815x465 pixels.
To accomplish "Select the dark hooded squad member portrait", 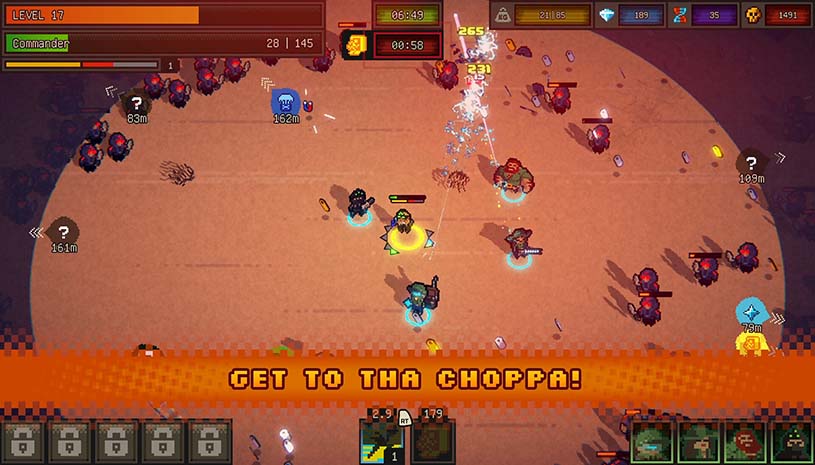I will point(790,442).
